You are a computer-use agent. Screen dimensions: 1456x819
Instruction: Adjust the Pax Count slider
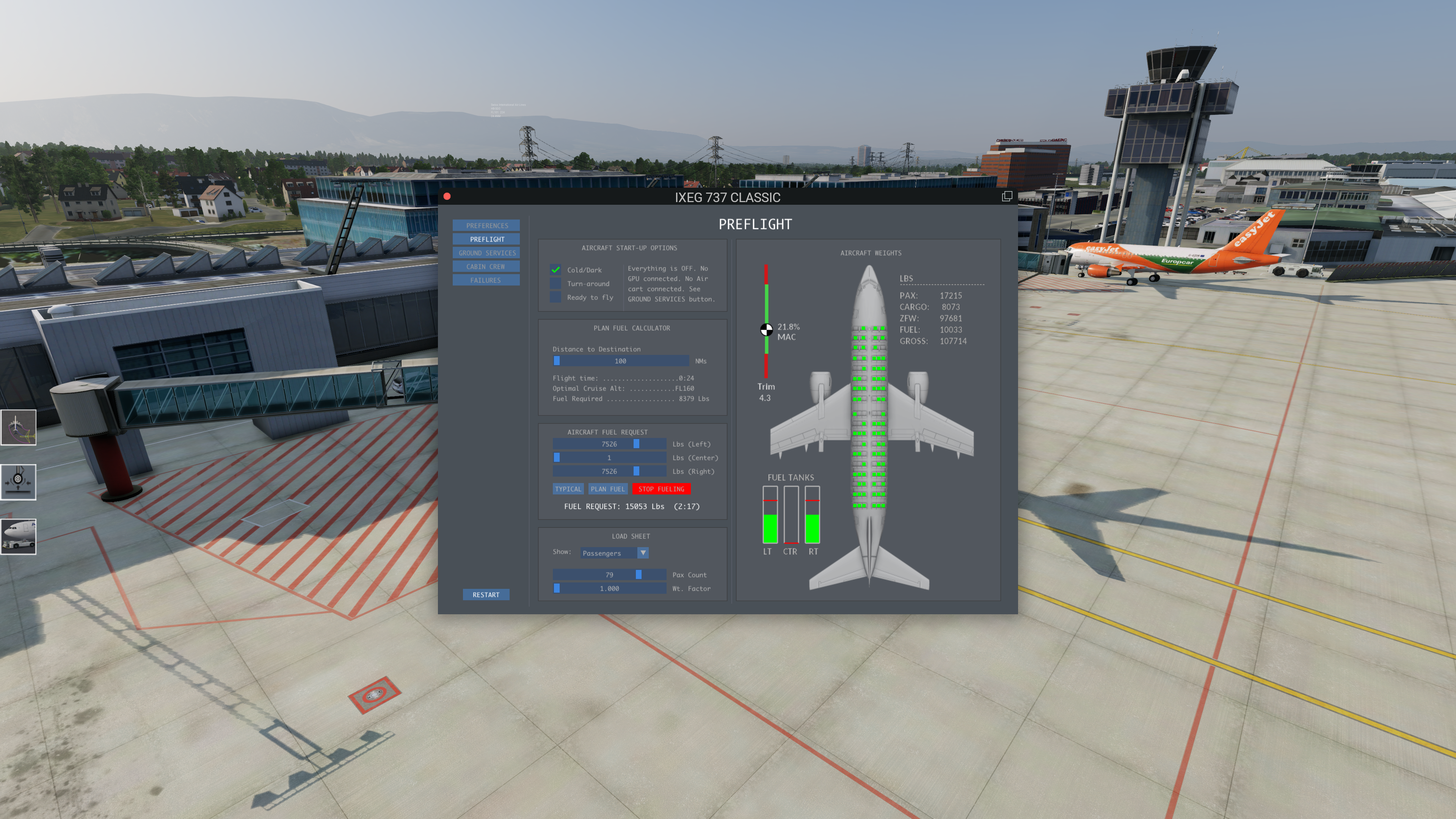609,574
